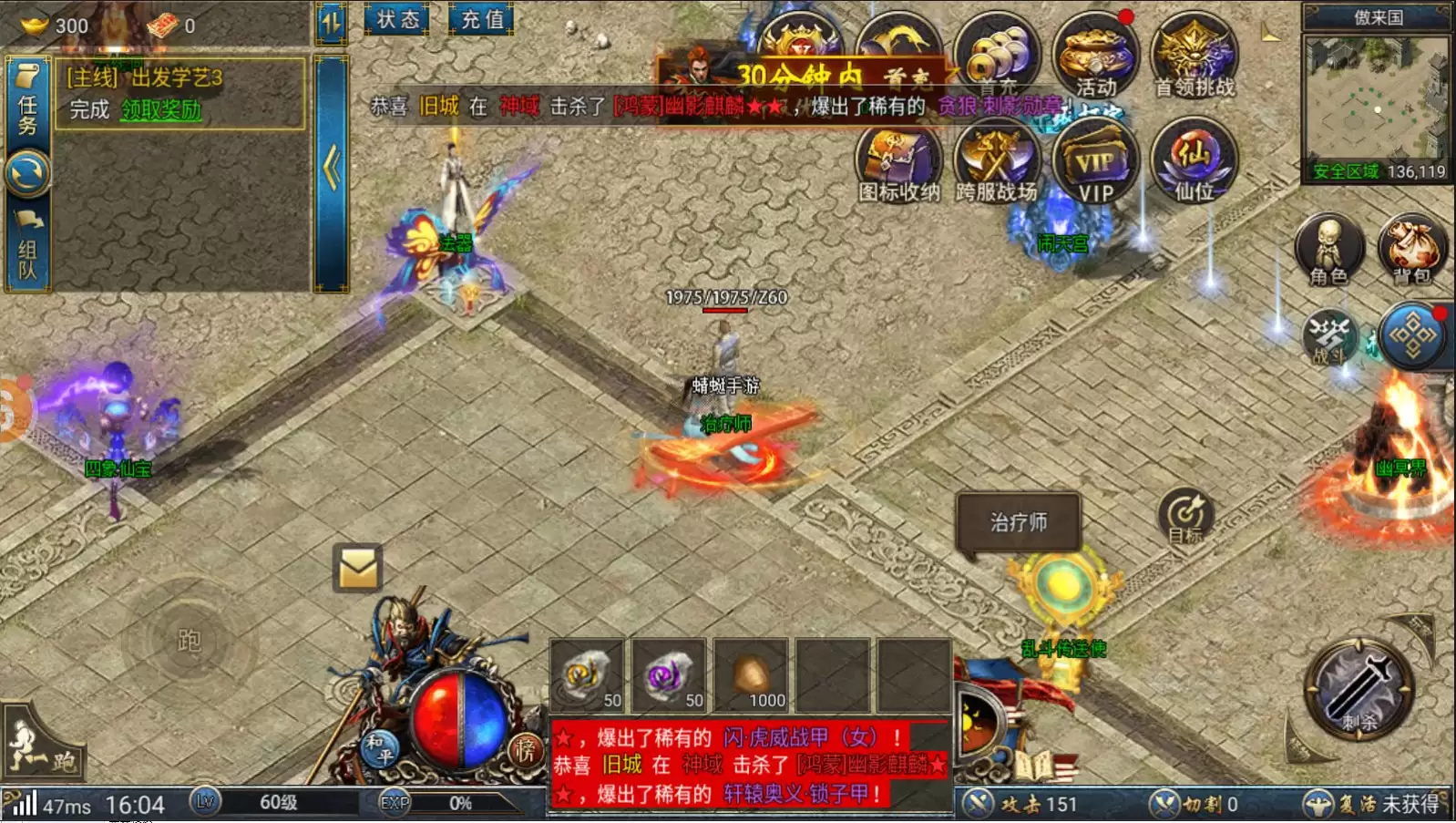Open the 状态 status button
The image size is (1456, 823).
click(x=397, y=19)
